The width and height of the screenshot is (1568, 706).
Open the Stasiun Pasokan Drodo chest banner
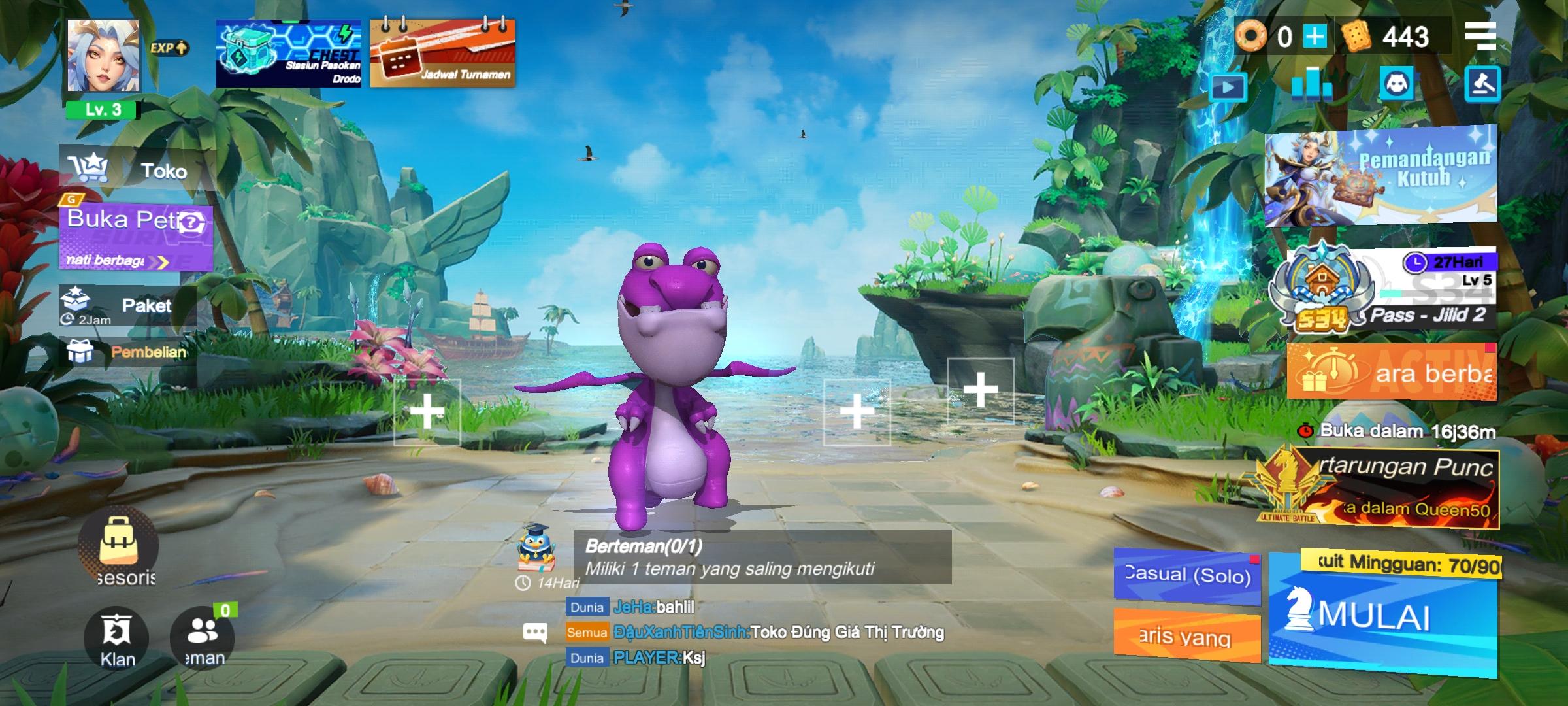[289, 54]
